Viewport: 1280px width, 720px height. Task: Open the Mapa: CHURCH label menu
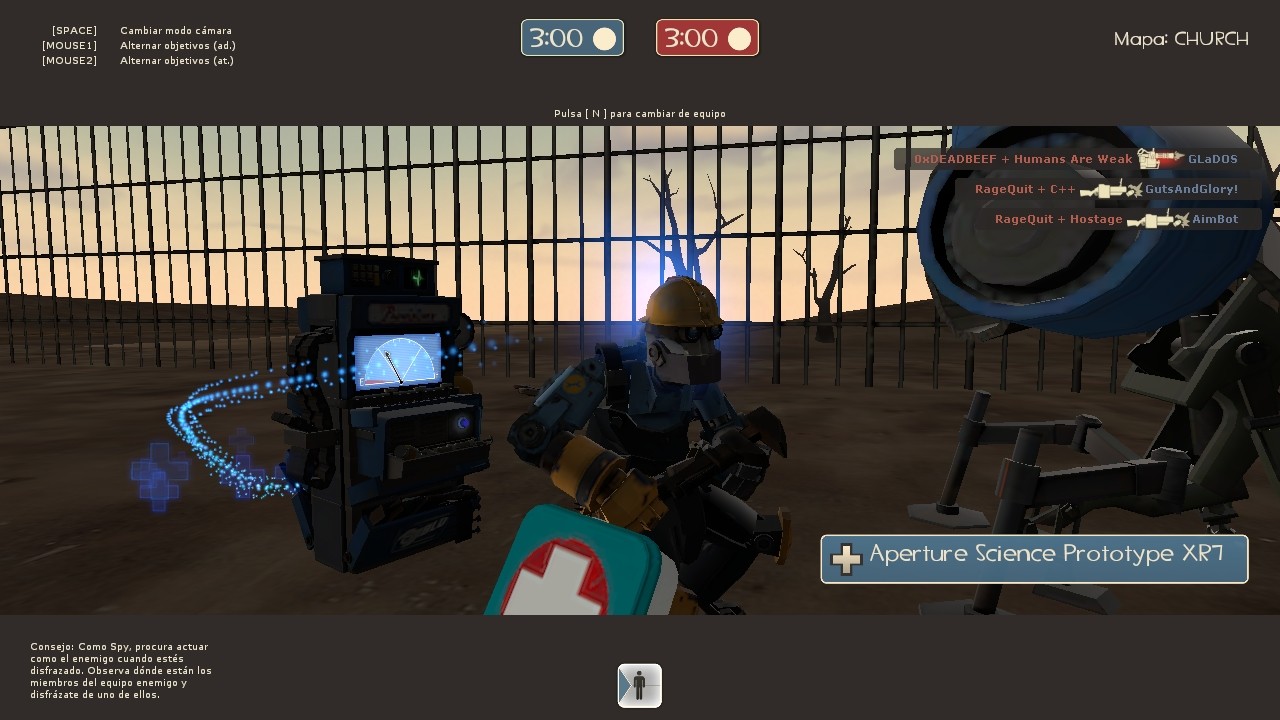pos(1180,39)
